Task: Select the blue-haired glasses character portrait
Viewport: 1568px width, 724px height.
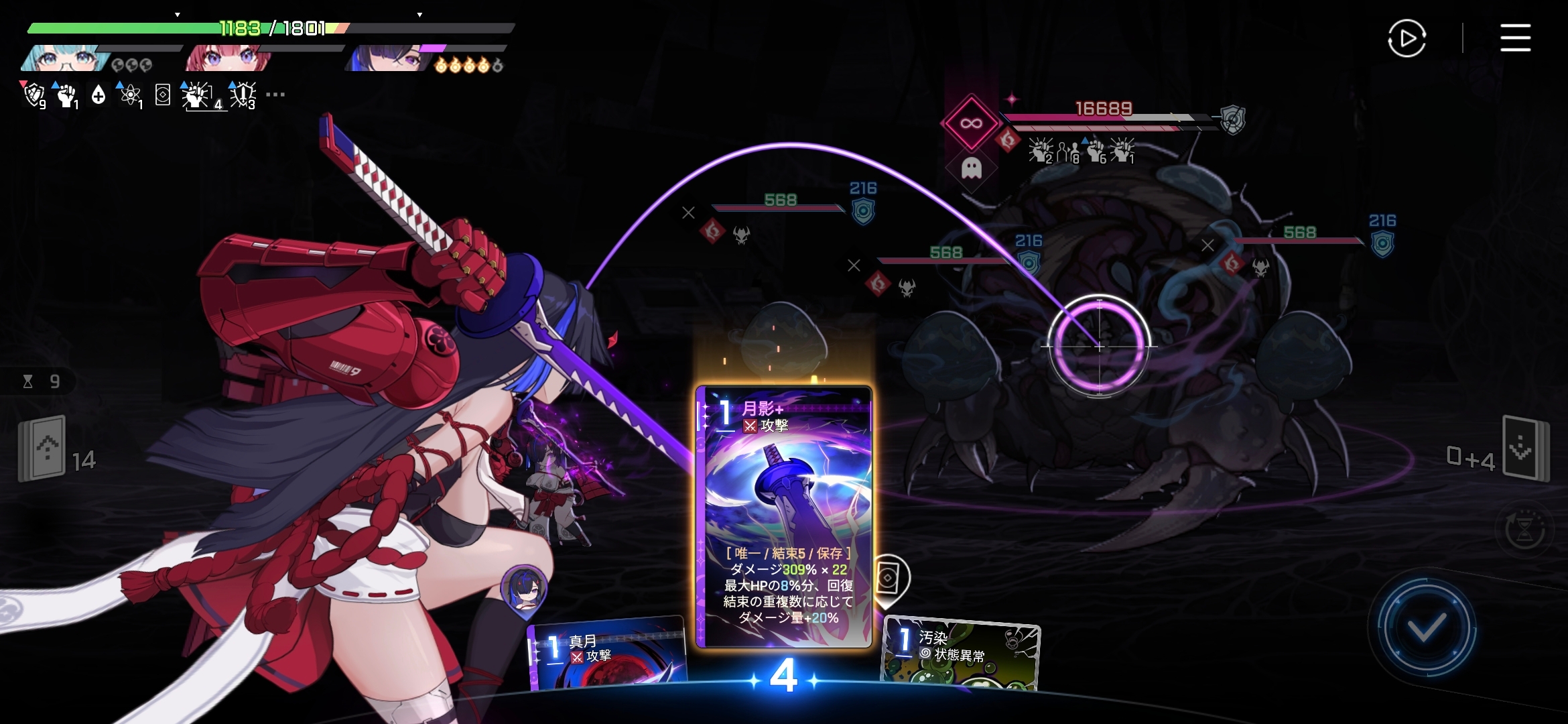Action: 66,59
